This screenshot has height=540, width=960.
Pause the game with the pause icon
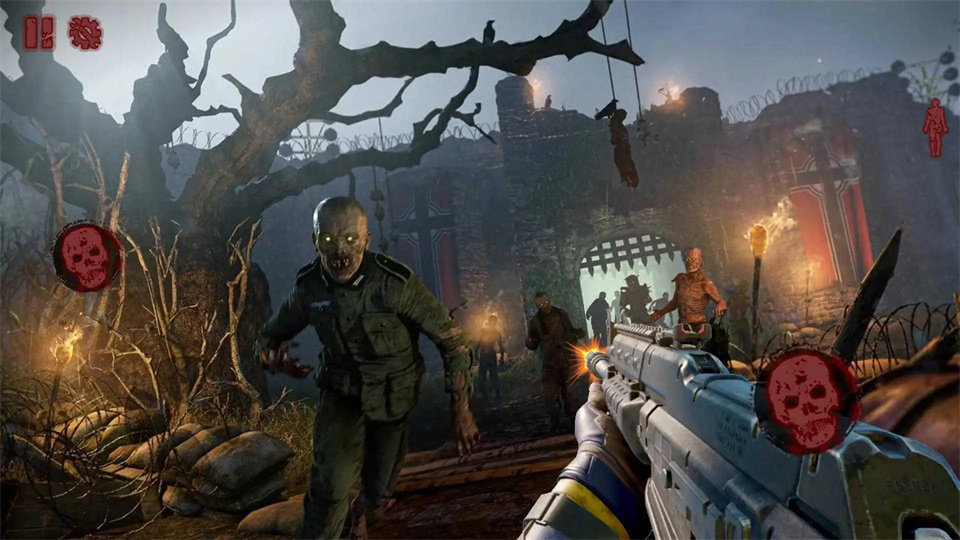point(39,33)
